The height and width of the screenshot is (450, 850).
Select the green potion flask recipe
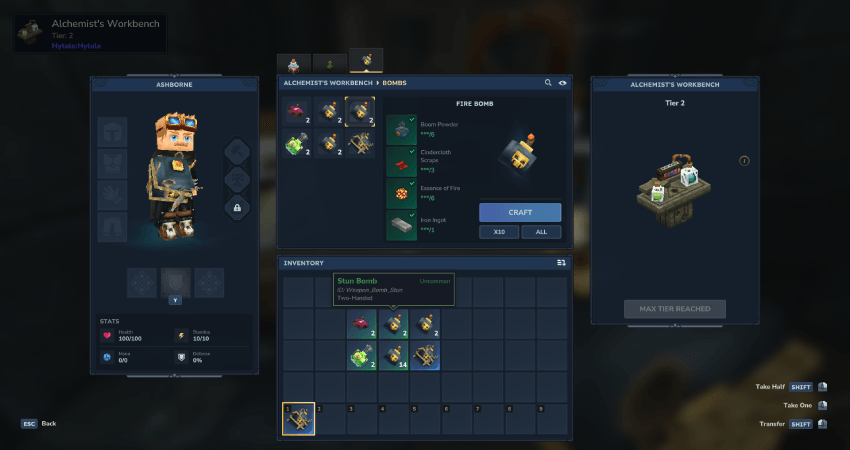pos(298,144)
